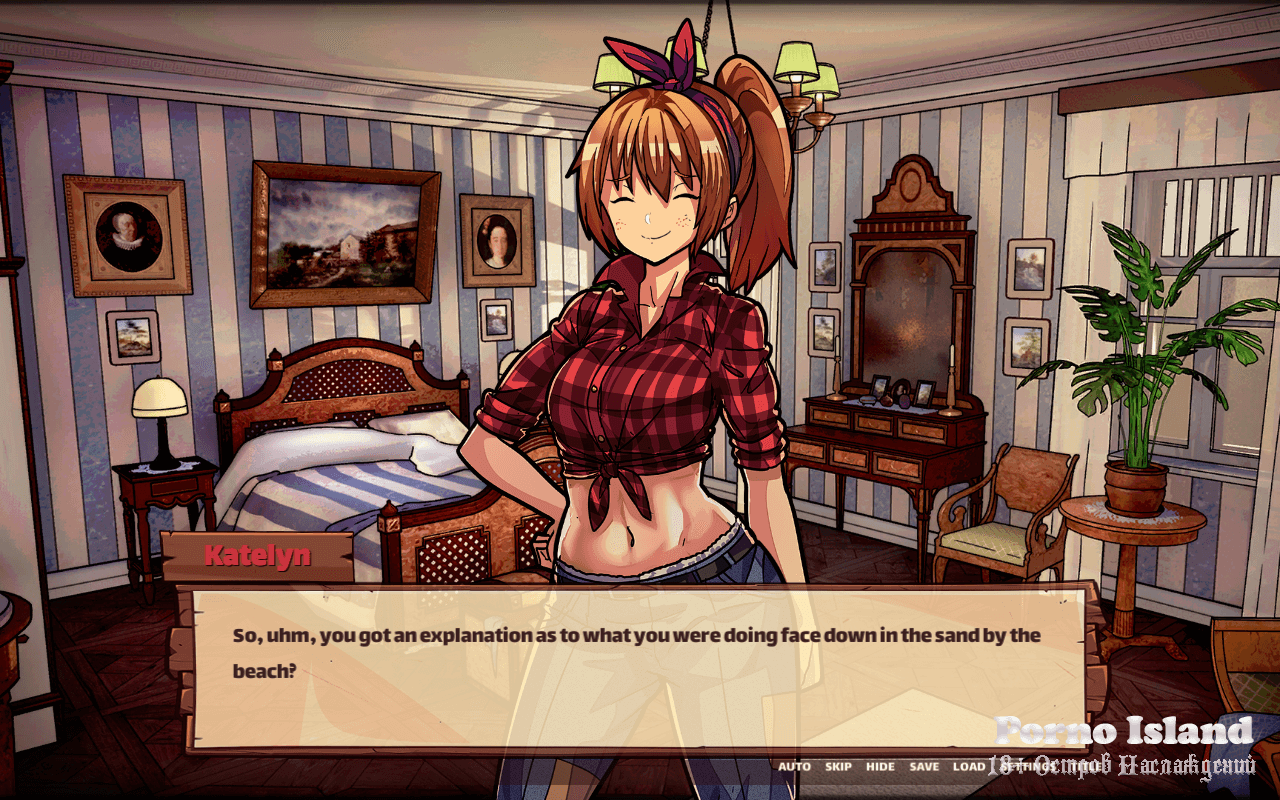Open the Save game menu
1280x800 pixels.
[925, 767]
